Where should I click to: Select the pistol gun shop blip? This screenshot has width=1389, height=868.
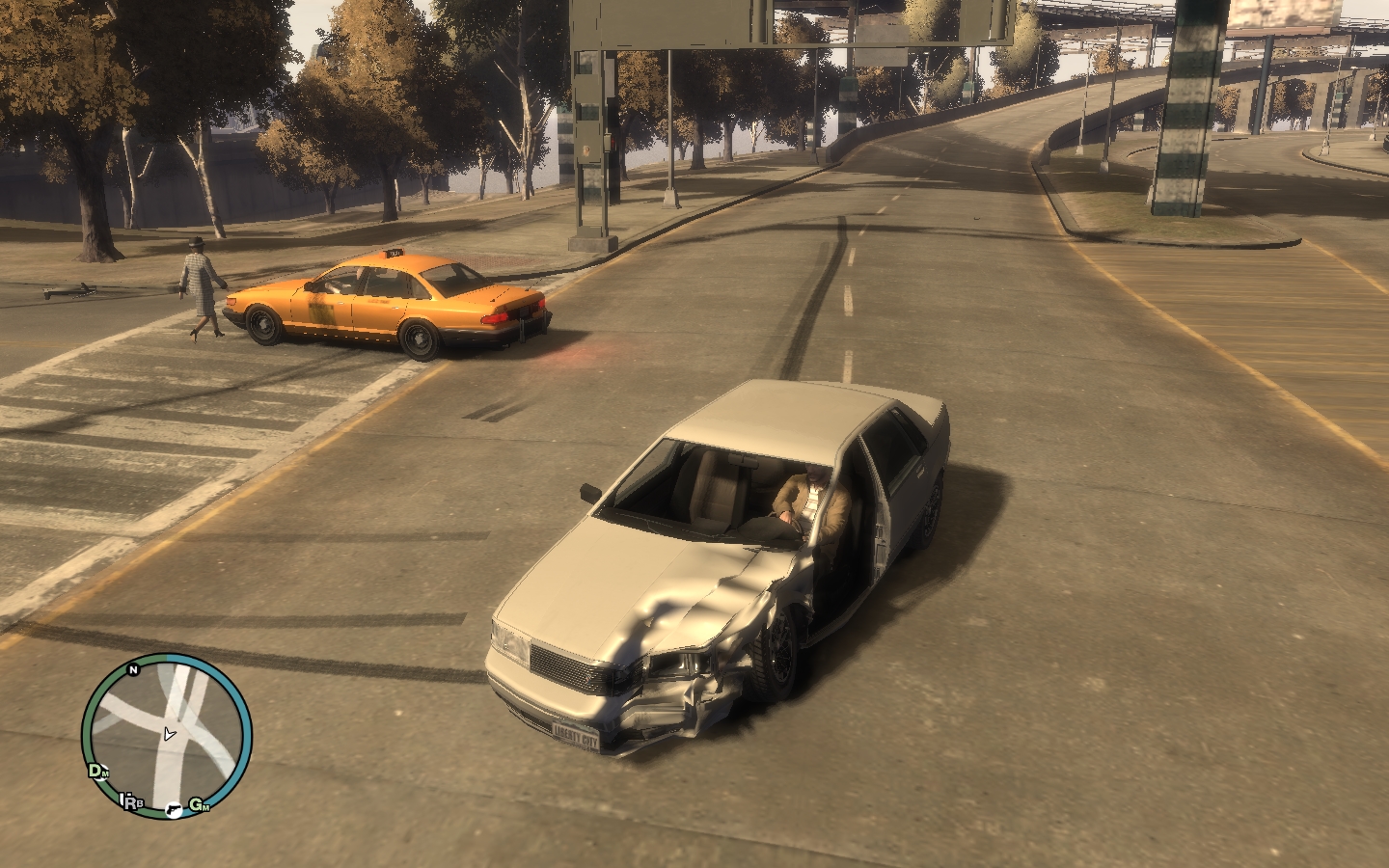(x=174, y=810)
